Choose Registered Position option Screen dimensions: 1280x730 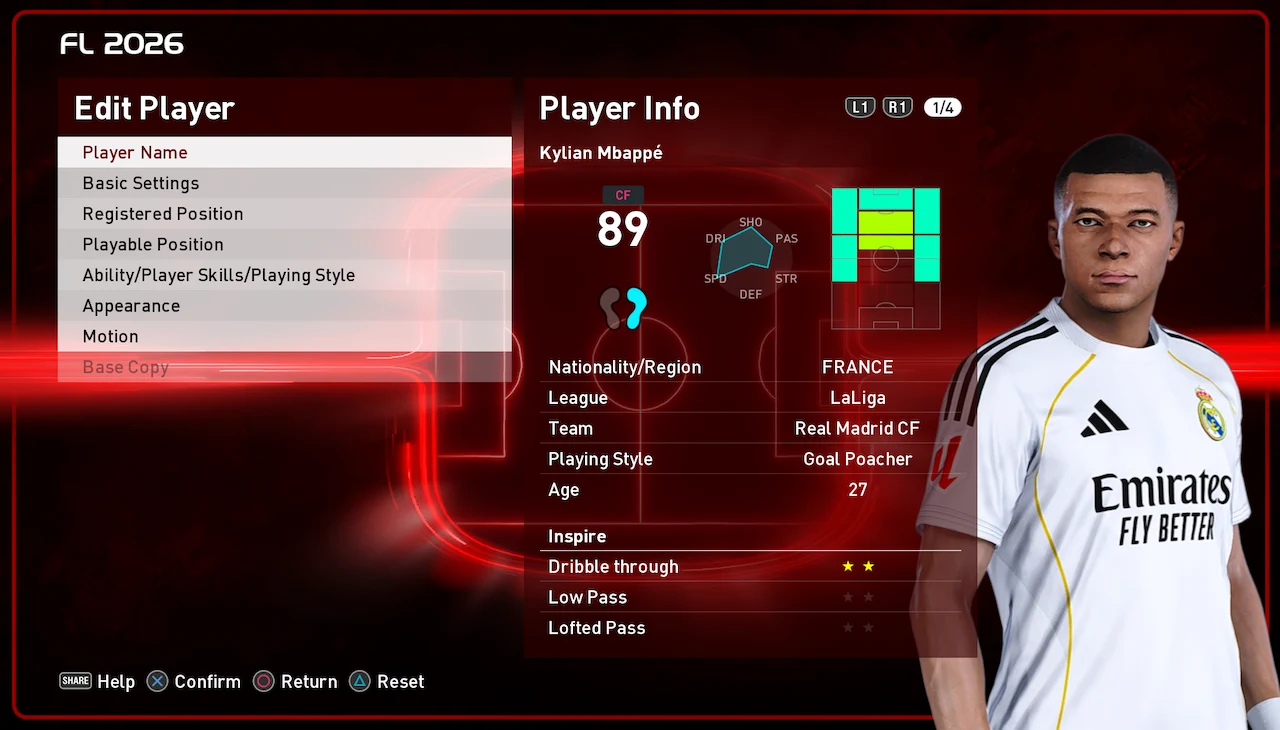[284, 214]
